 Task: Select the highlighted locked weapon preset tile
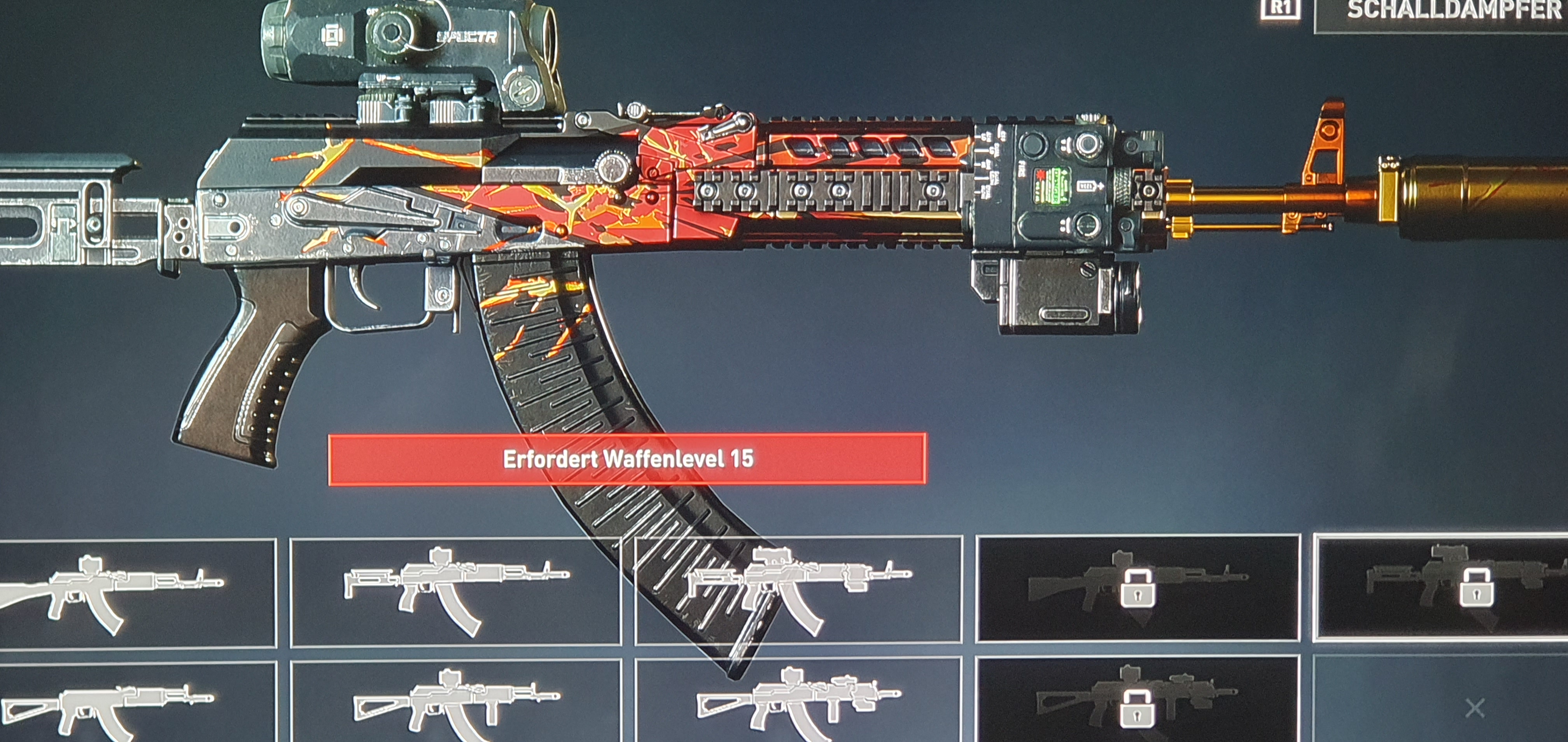(1440, 588)
